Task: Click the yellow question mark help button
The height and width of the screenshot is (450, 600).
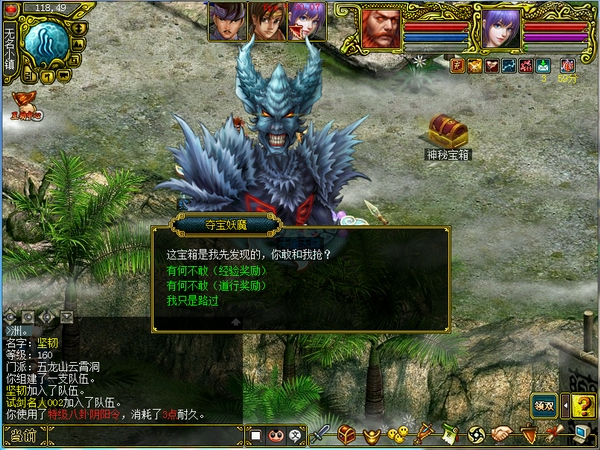Action: (x=580, y=405)
